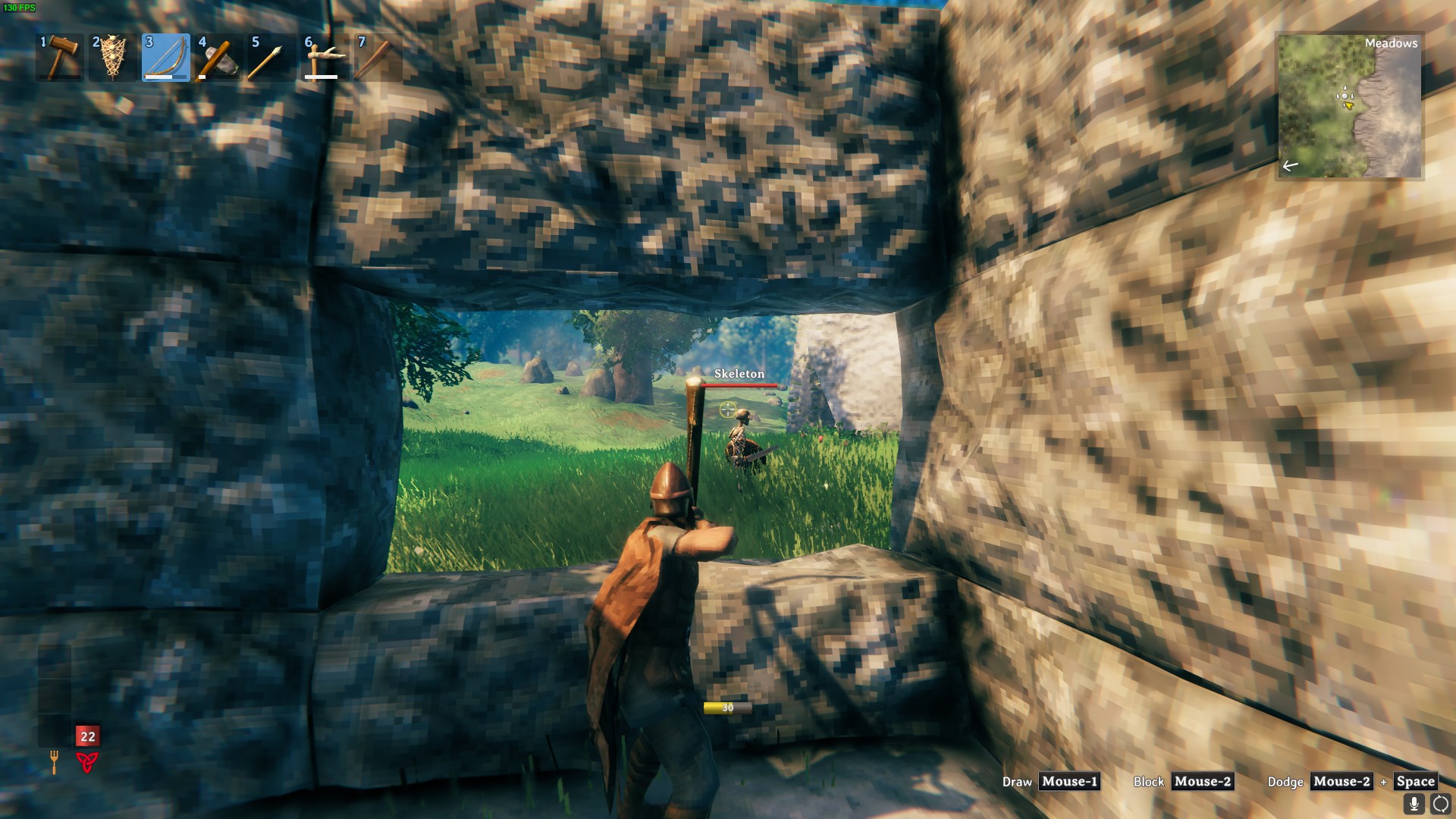Image resolution: width=1456 pixels, height=819 pixels.
Task: Click the Dodge Space keybind hint
Action: pos(1415,782)
